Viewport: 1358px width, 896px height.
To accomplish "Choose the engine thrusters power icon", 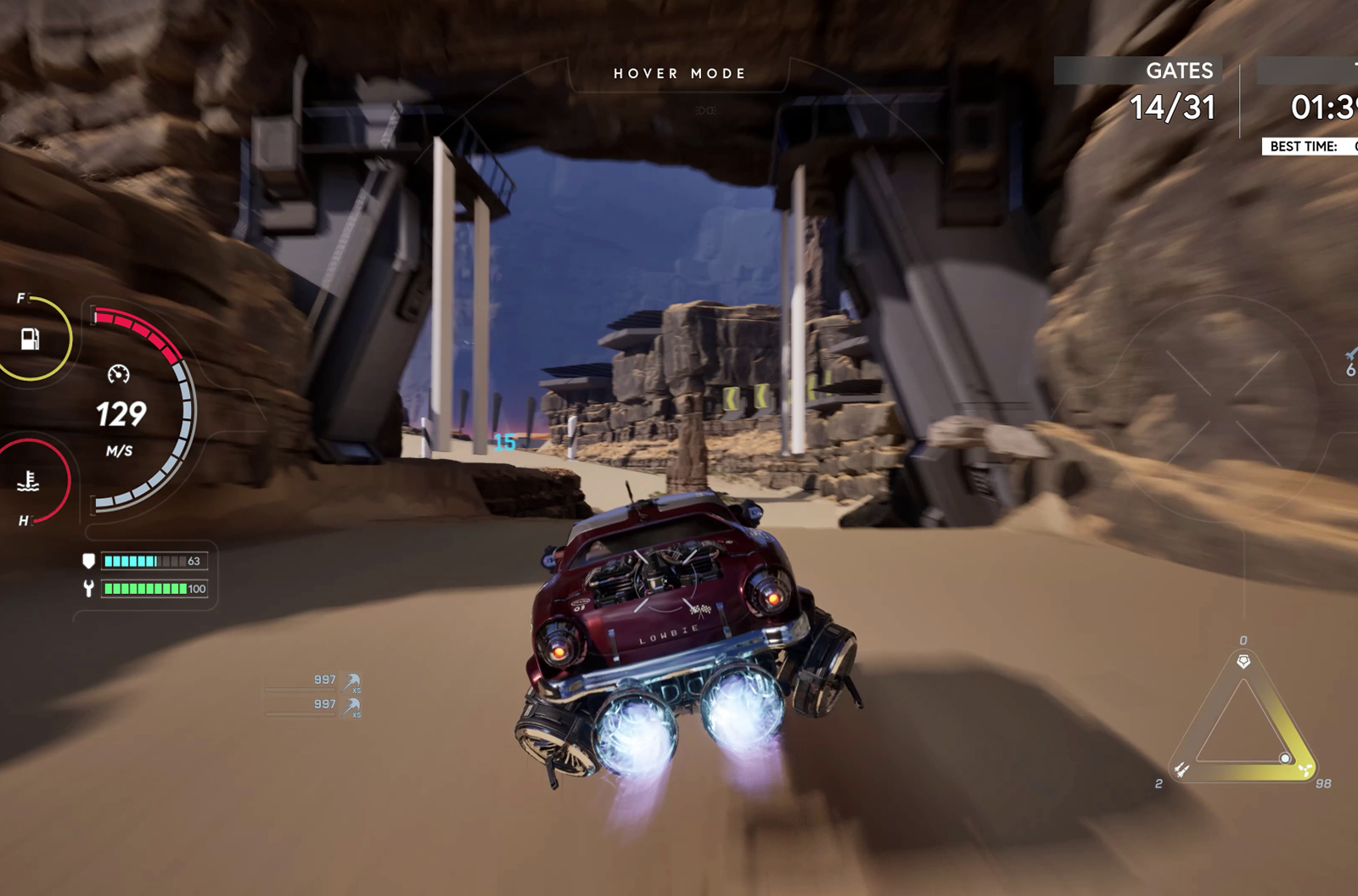I will [x=1305, y=770].
